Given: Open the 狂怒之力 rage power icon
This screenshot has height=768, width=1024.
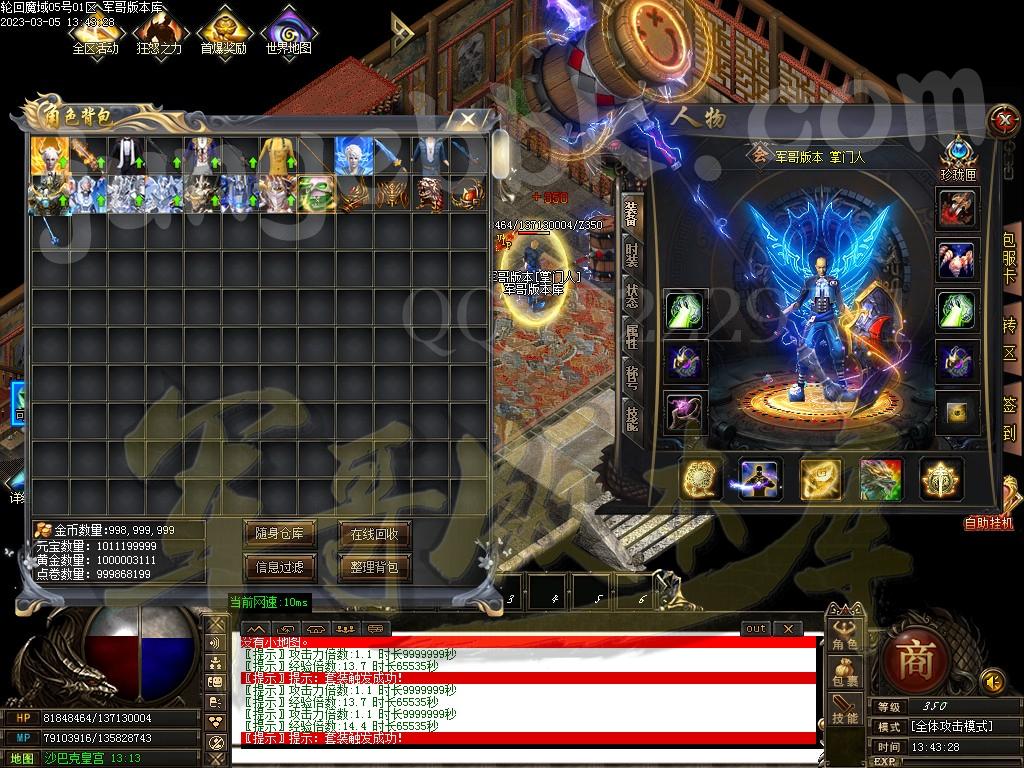Looking at the screenshot, I should (160, 31).
